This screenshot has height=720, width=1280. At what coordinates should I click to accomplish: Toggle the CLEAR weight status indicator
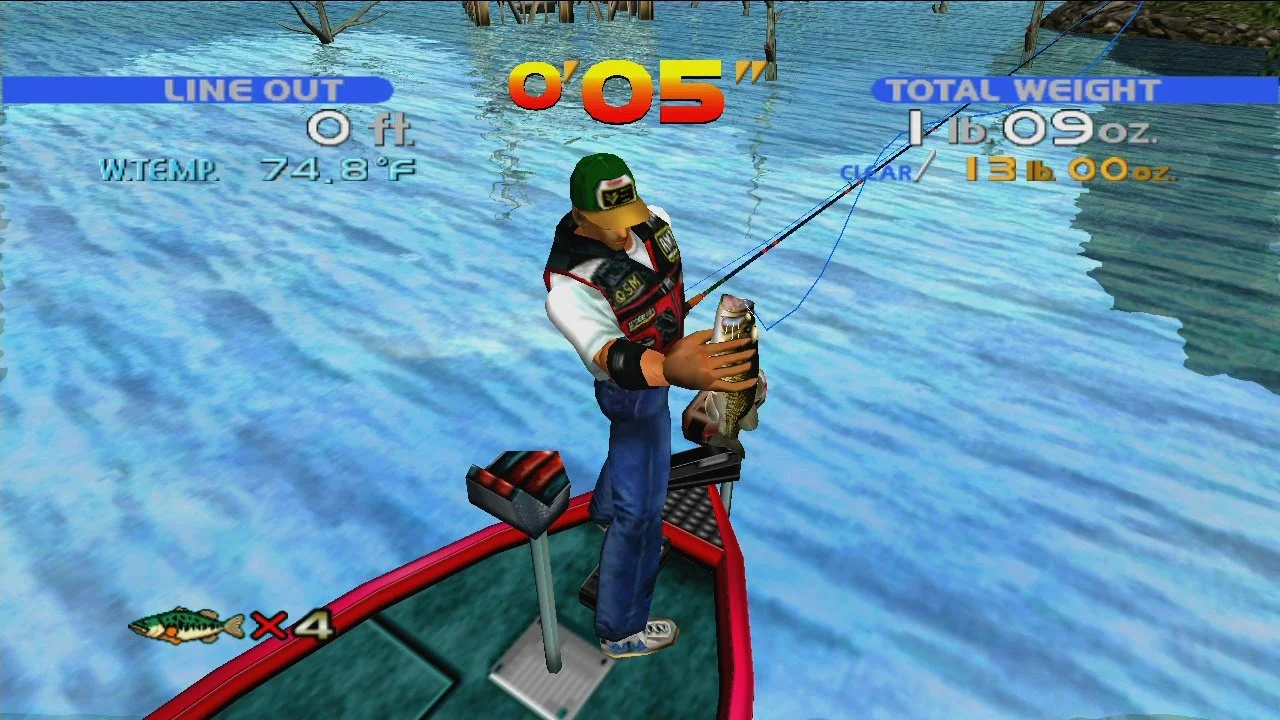tap(877, 172)
